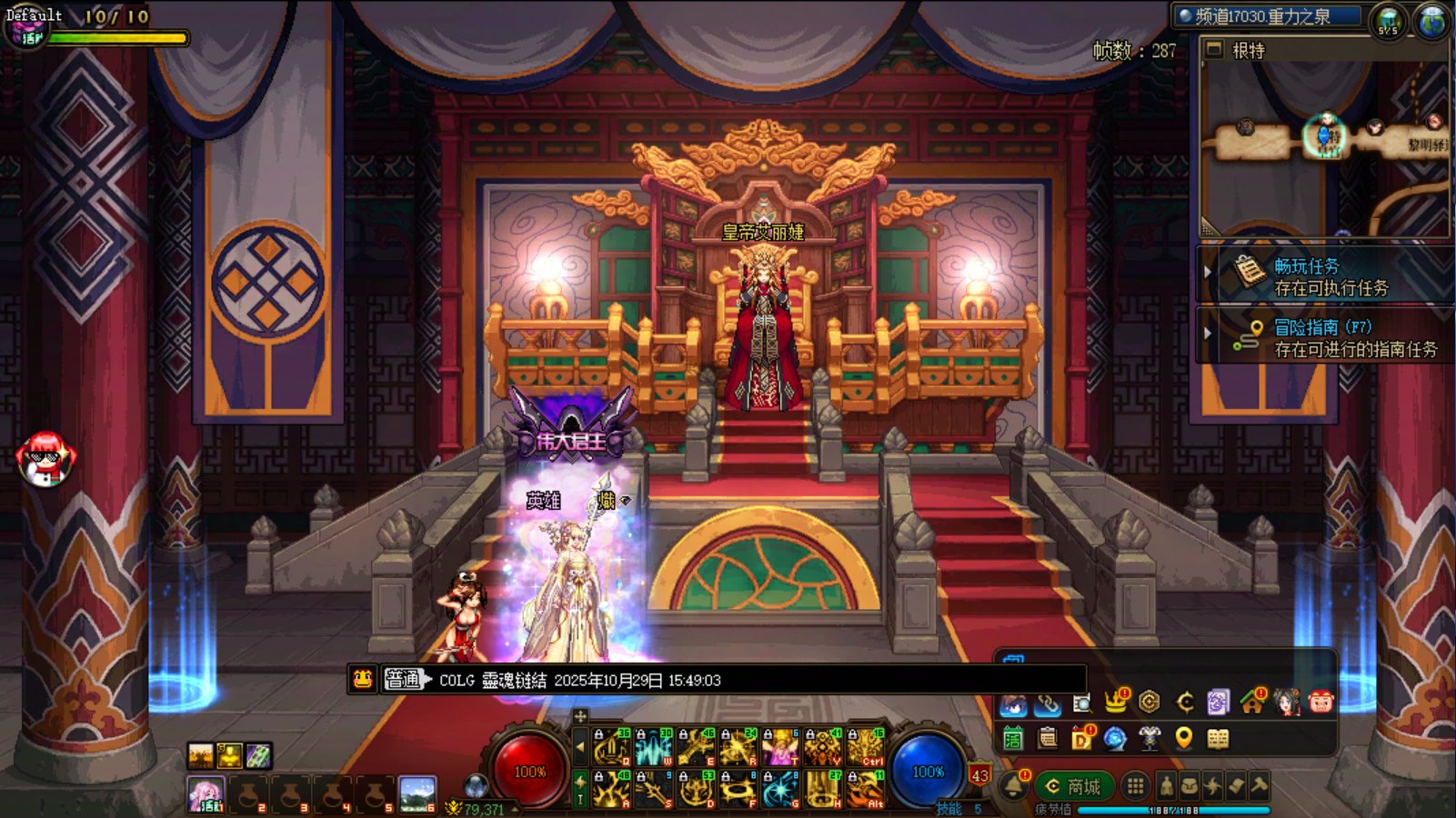1456x818 pixels.
Task: Click the red-haired snowman mascot icon
Action: click(45, 457)
